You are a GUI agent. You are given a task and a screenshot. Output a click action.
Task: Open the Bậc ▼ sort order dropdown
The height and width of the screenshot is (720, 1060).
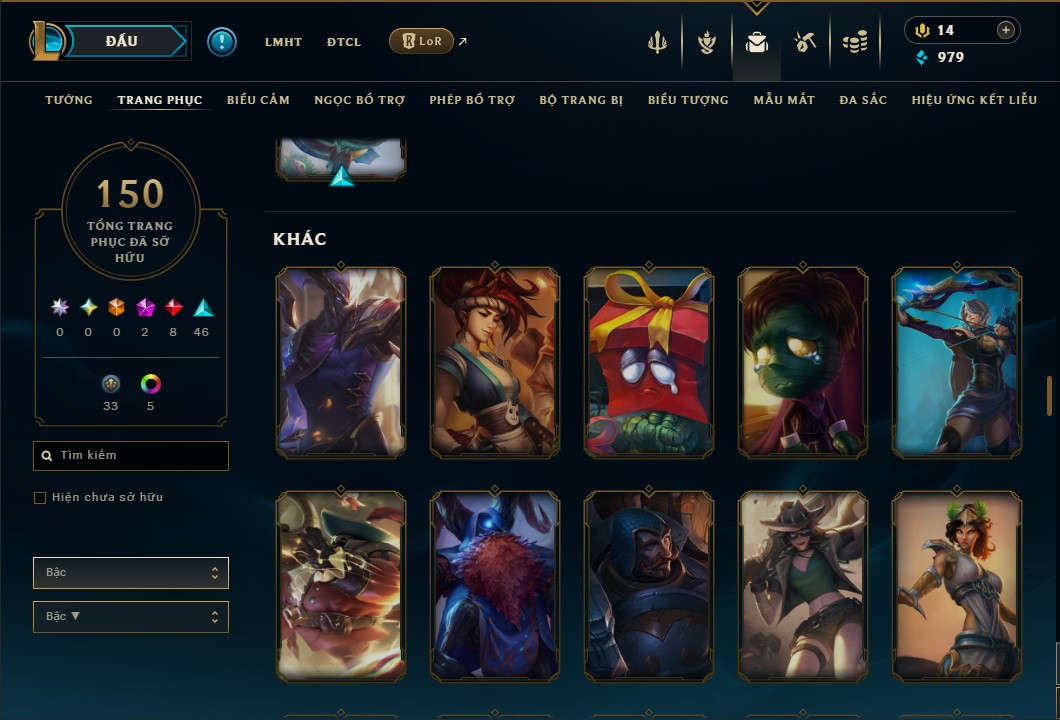point(130,617)
